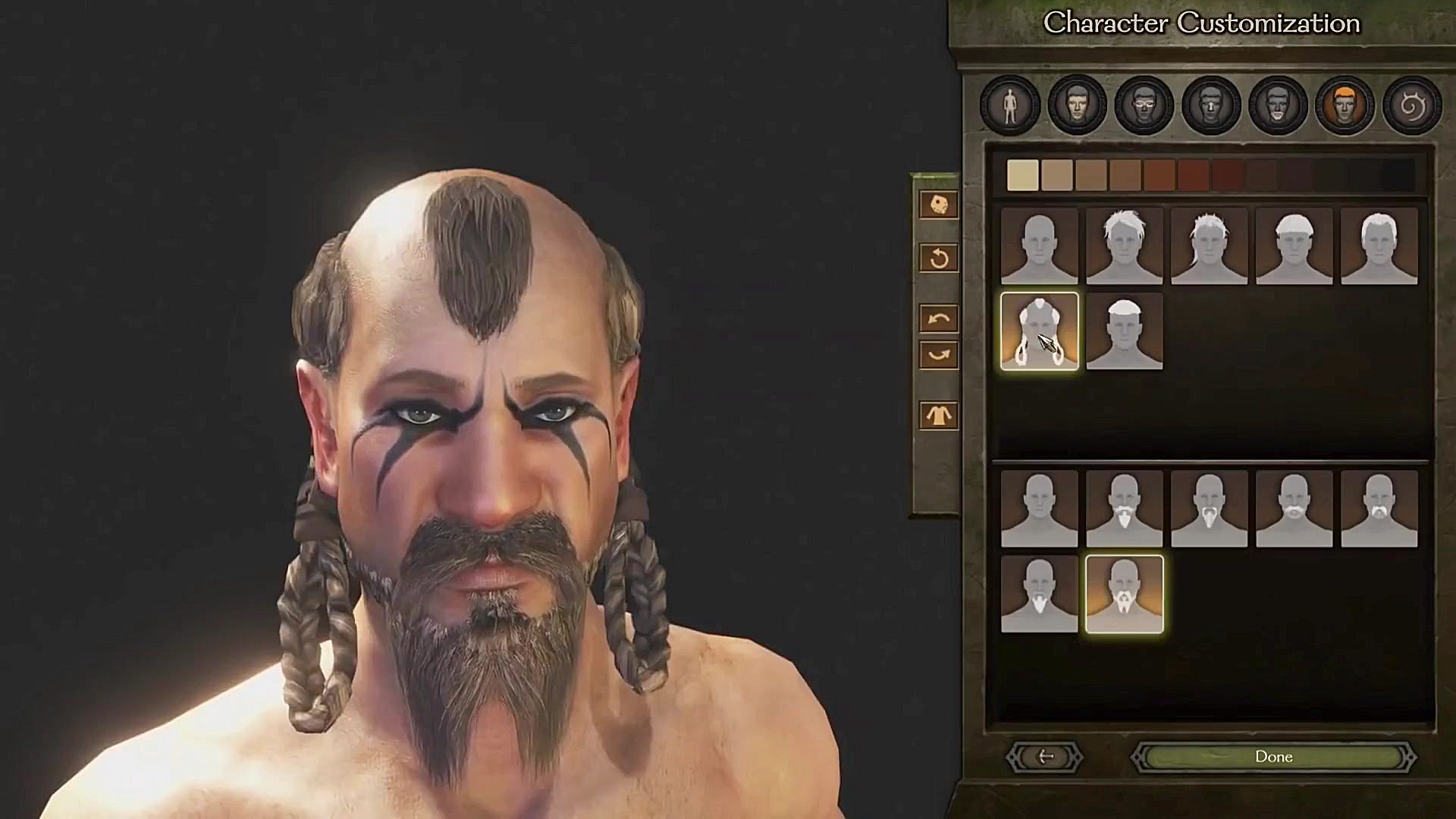This screenshot has height=819, width=1456.
Task: Select the eyes customization tab icon
Action: point(1142,106)
